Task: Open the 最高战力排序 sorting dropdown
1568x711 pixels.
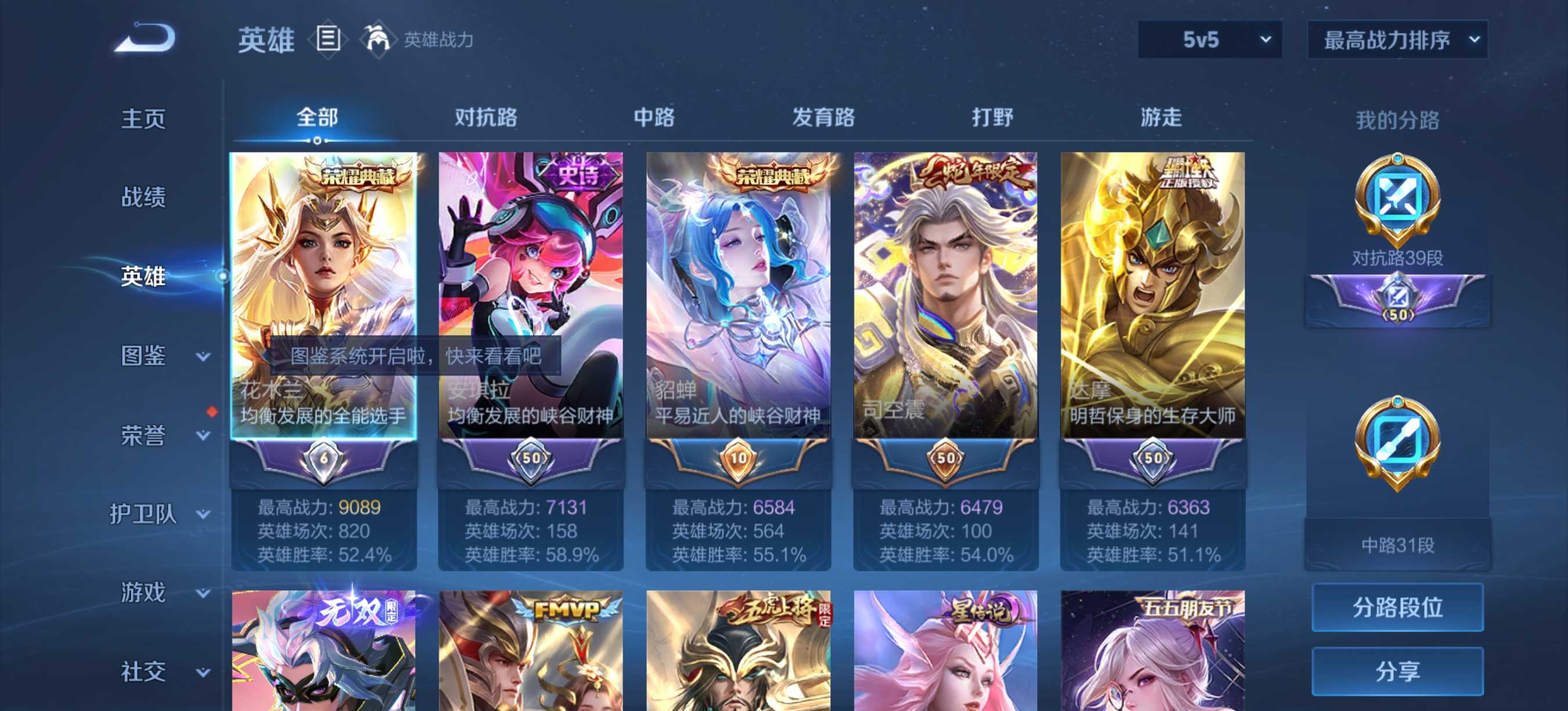Action: click(x=1397, y=40)
